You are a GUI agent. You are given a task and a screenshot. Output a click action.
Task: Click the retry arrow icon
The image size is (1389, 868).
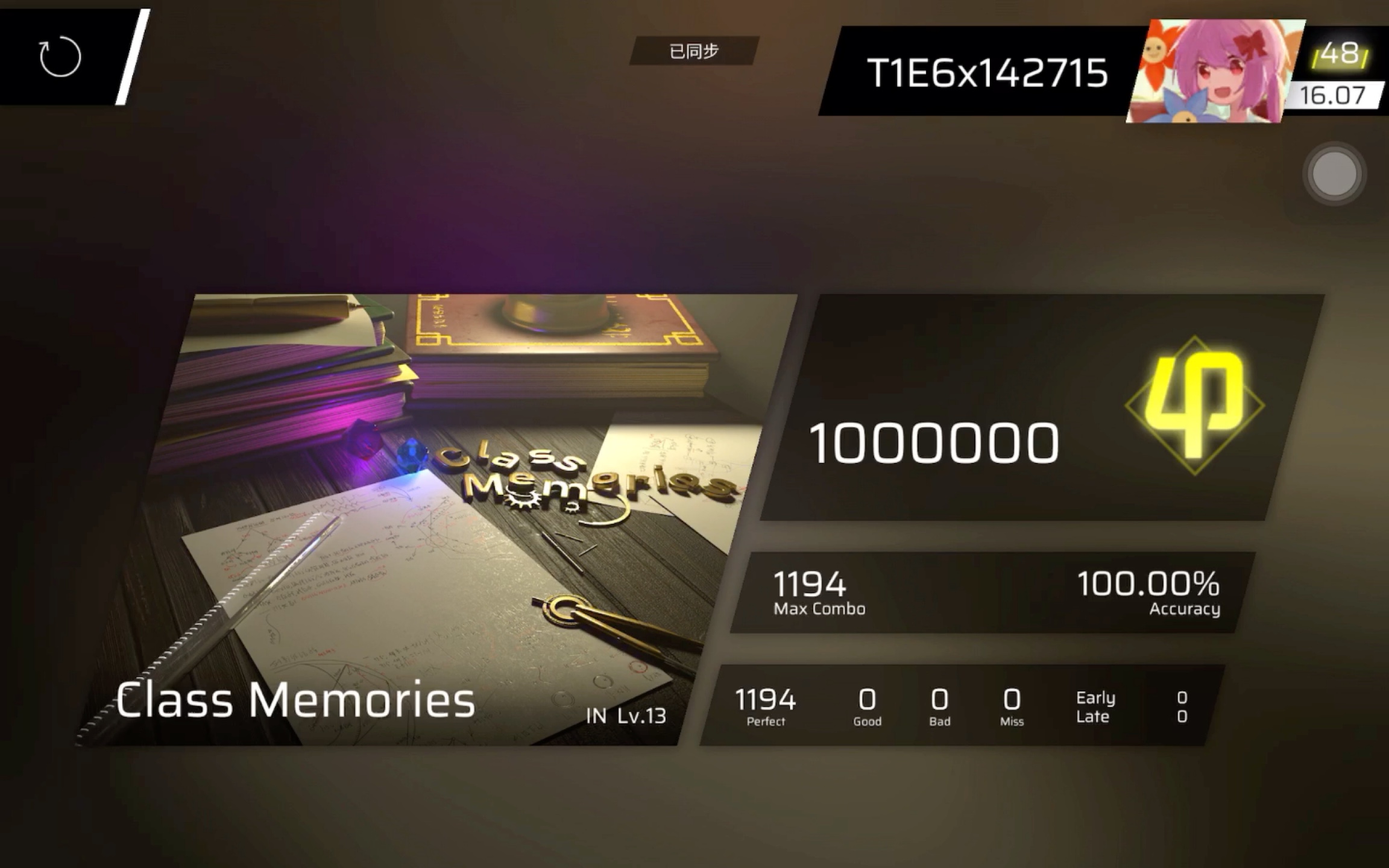click(x=59, y=55)
